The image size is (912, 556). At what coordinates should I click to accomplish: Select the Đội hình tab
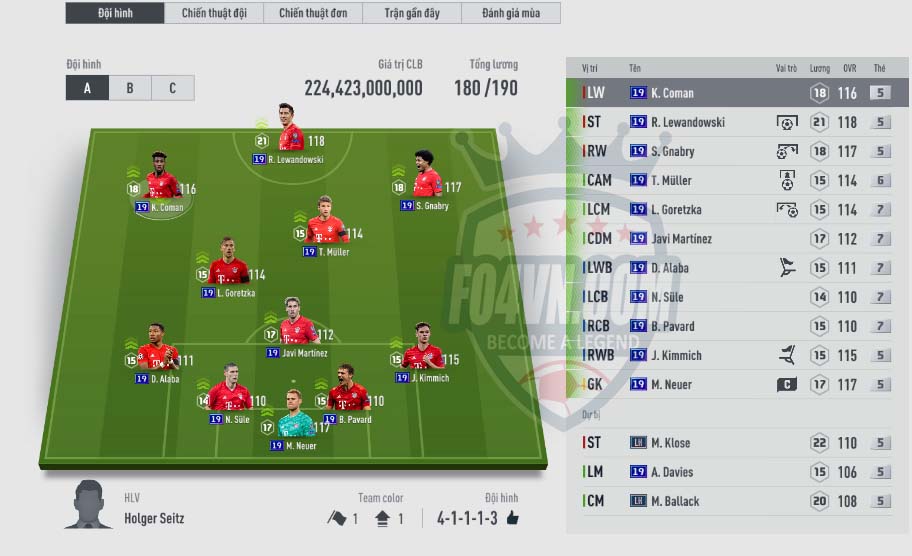117,14
